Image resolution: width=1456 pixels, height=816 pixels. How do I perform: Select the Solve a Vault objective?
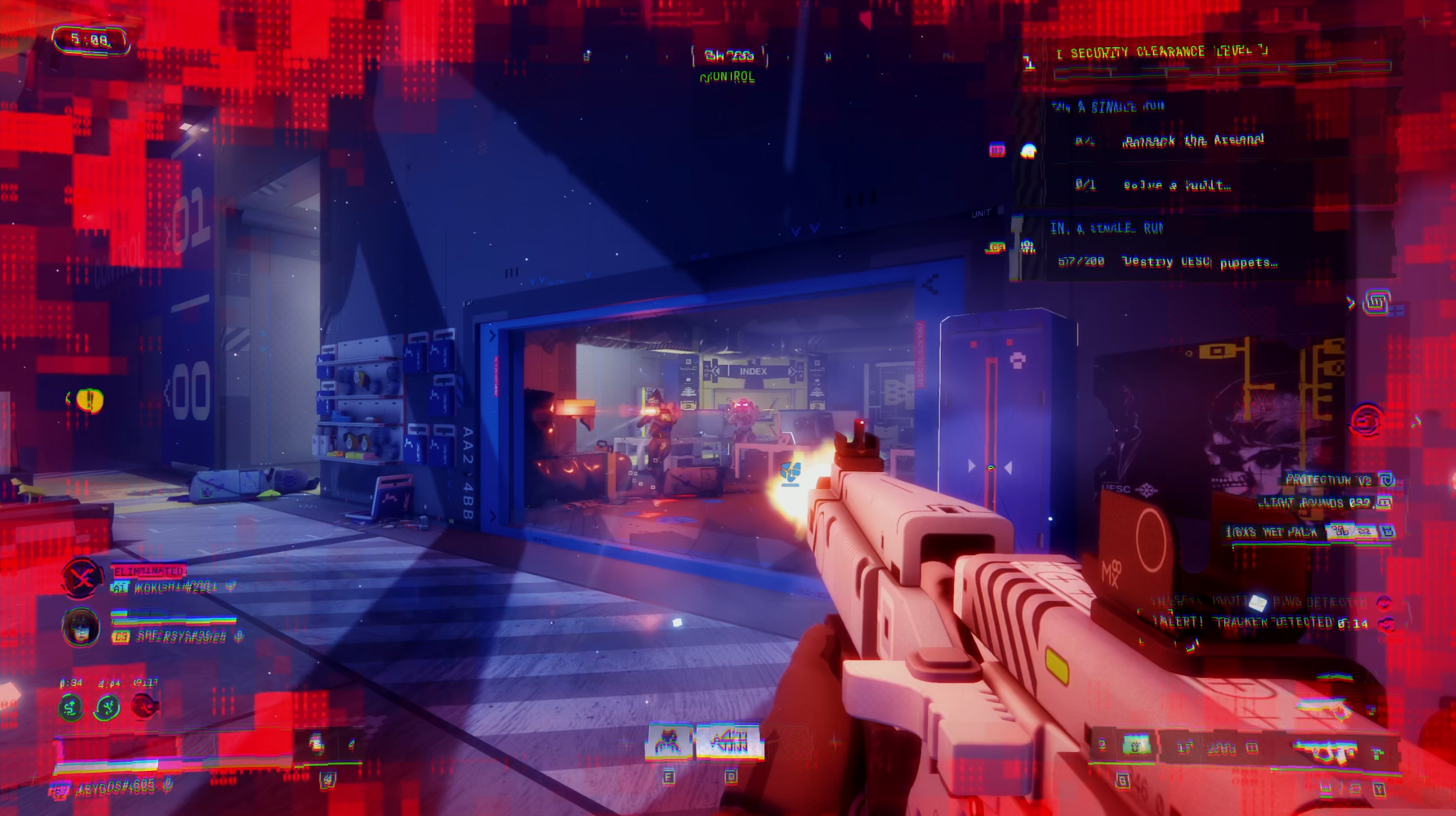click(x=1176, y=186)
